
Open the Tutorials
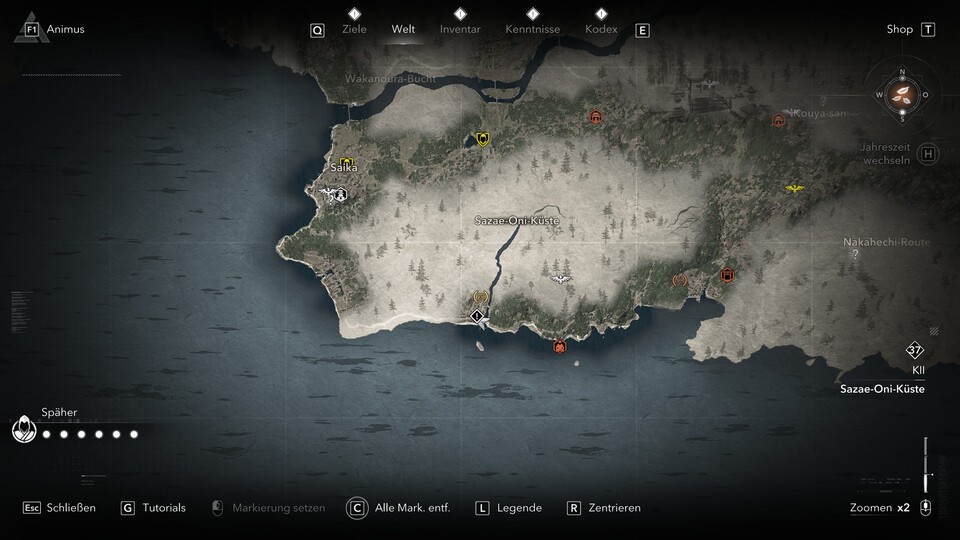click(163, 508)
